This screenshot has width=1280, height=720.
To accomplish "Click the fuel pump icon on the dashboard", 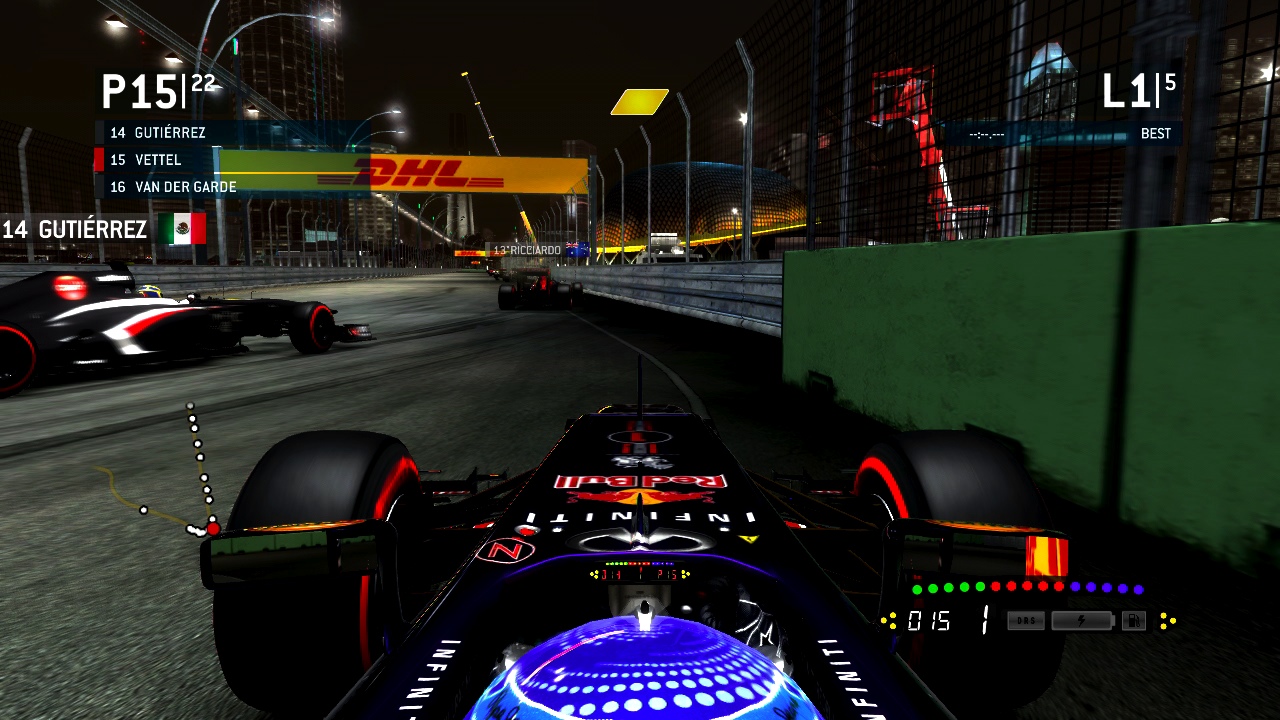I will tap(1134, 620).
